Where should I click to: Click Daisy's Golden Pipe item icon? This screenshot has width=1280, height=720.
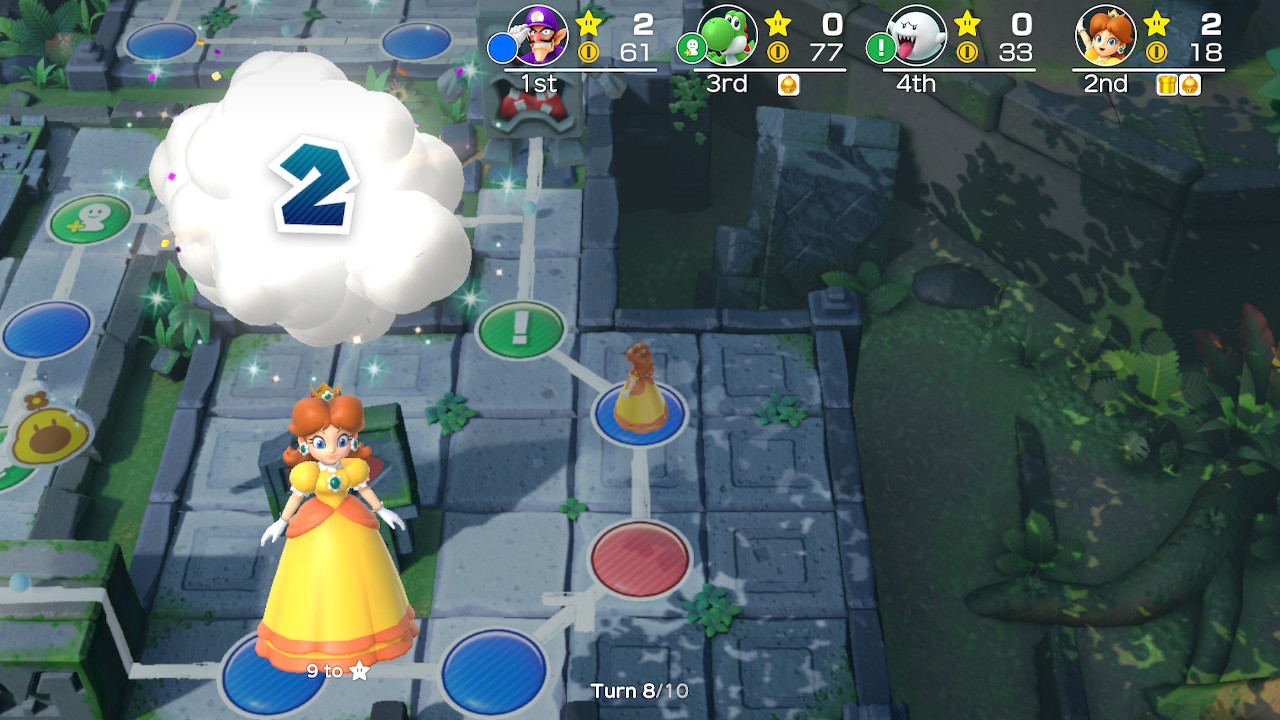coord(1166,86)
